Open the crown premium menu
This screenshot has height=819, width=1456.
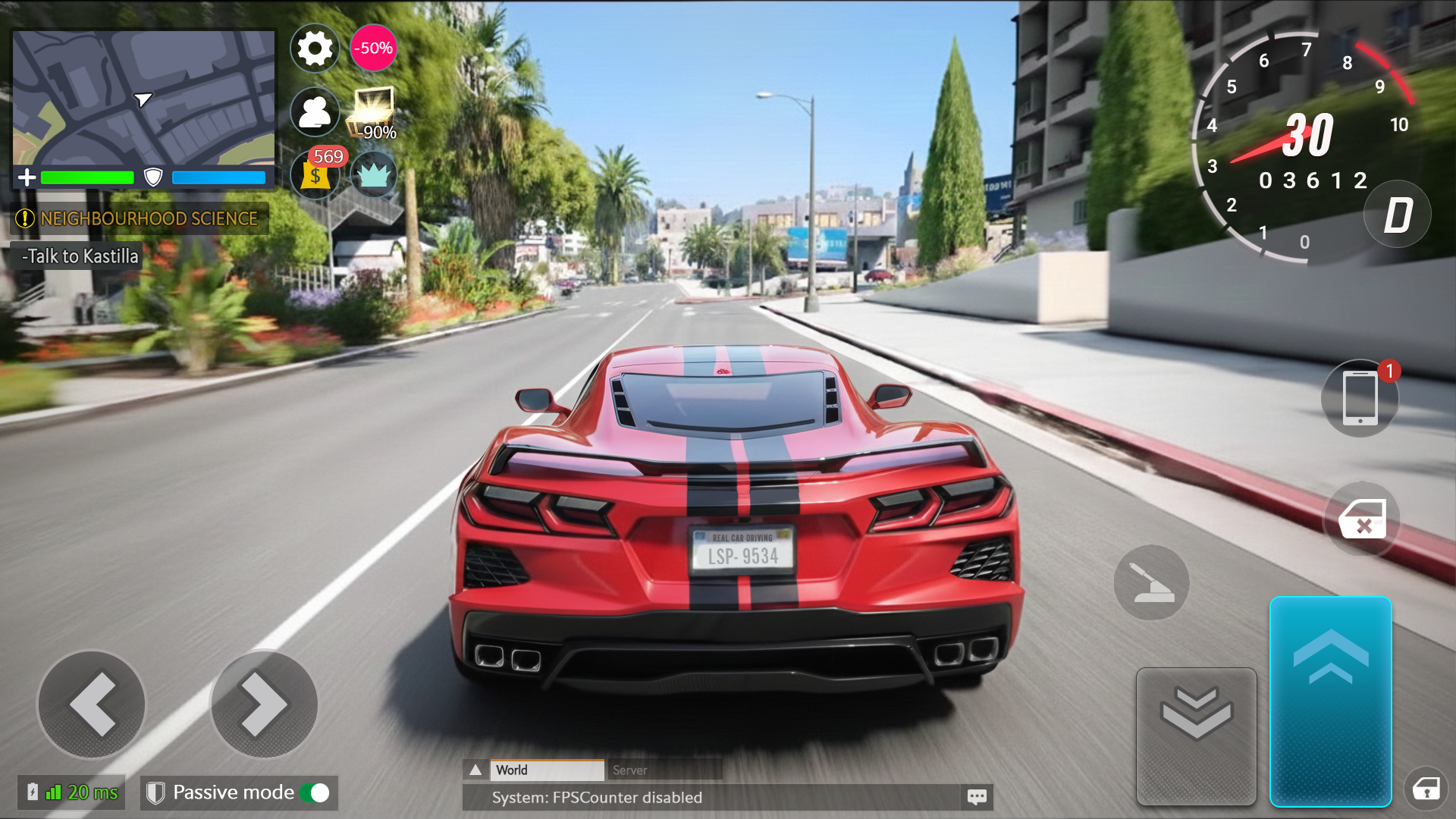click(373, 175)
